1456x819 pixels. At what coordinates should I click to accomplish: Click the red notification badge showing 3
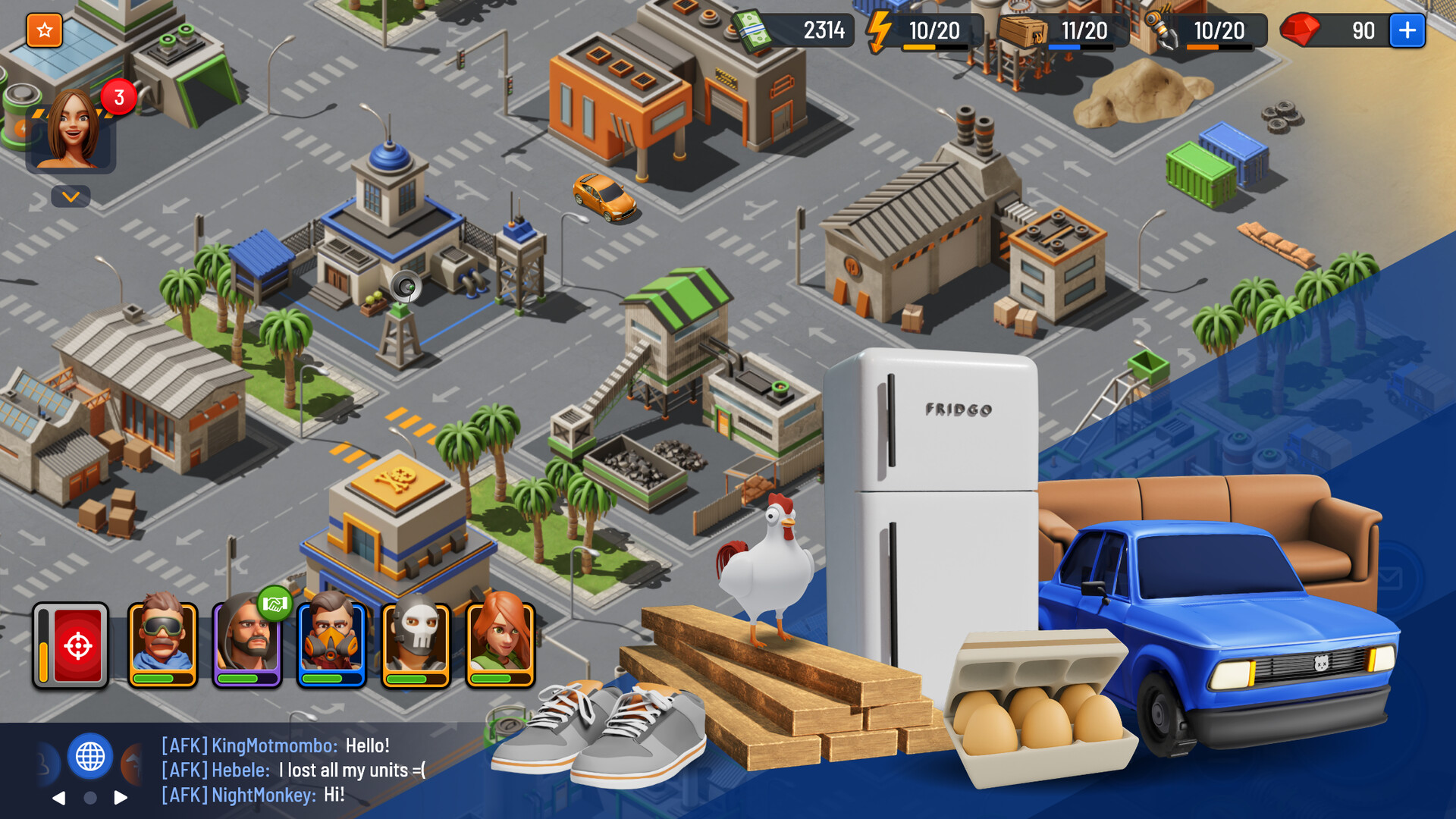click(118, 96)
